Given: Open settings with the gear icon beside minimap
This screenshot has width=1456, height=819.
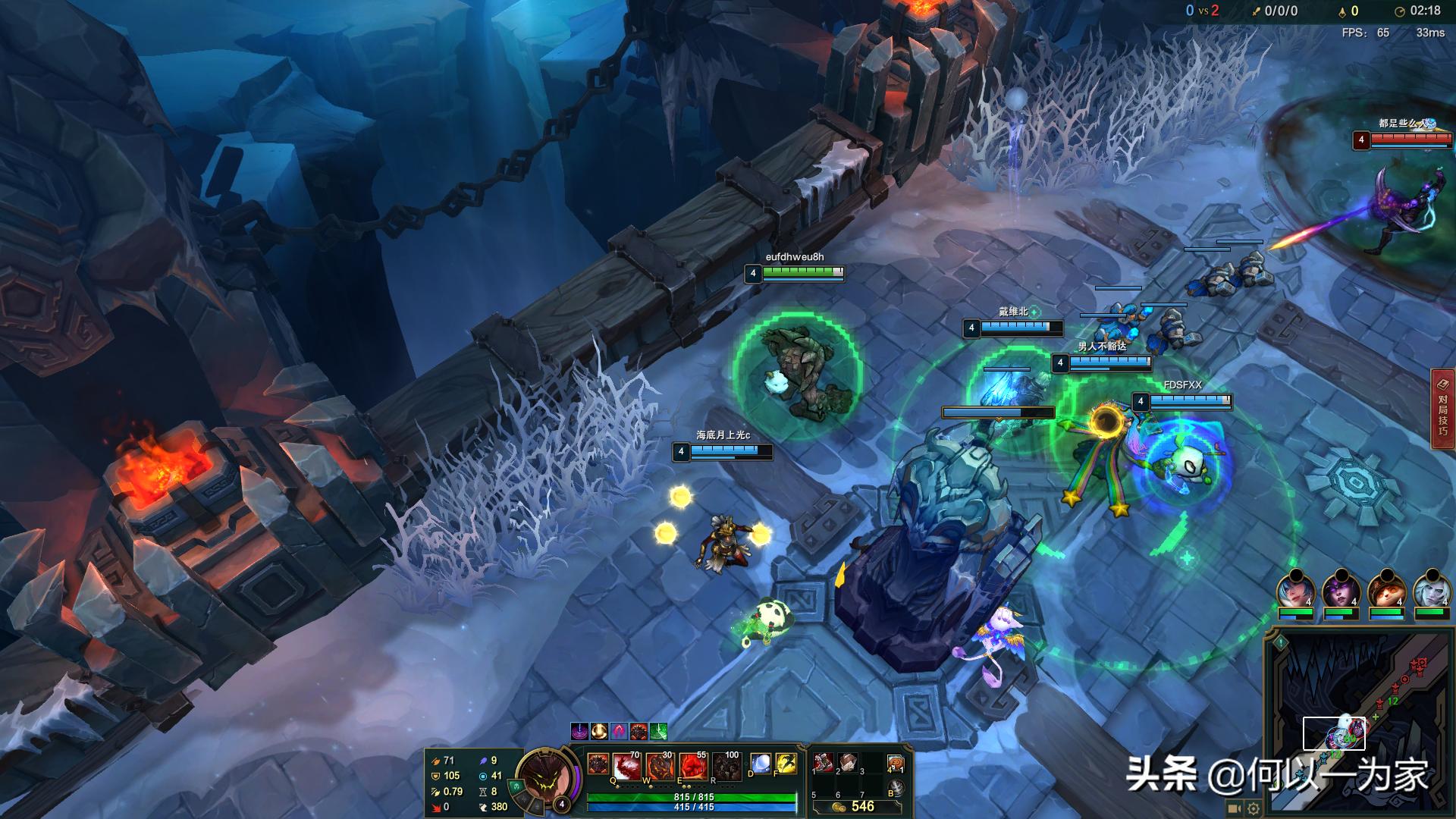Looking at the screenshot, I should point(1254,808).
